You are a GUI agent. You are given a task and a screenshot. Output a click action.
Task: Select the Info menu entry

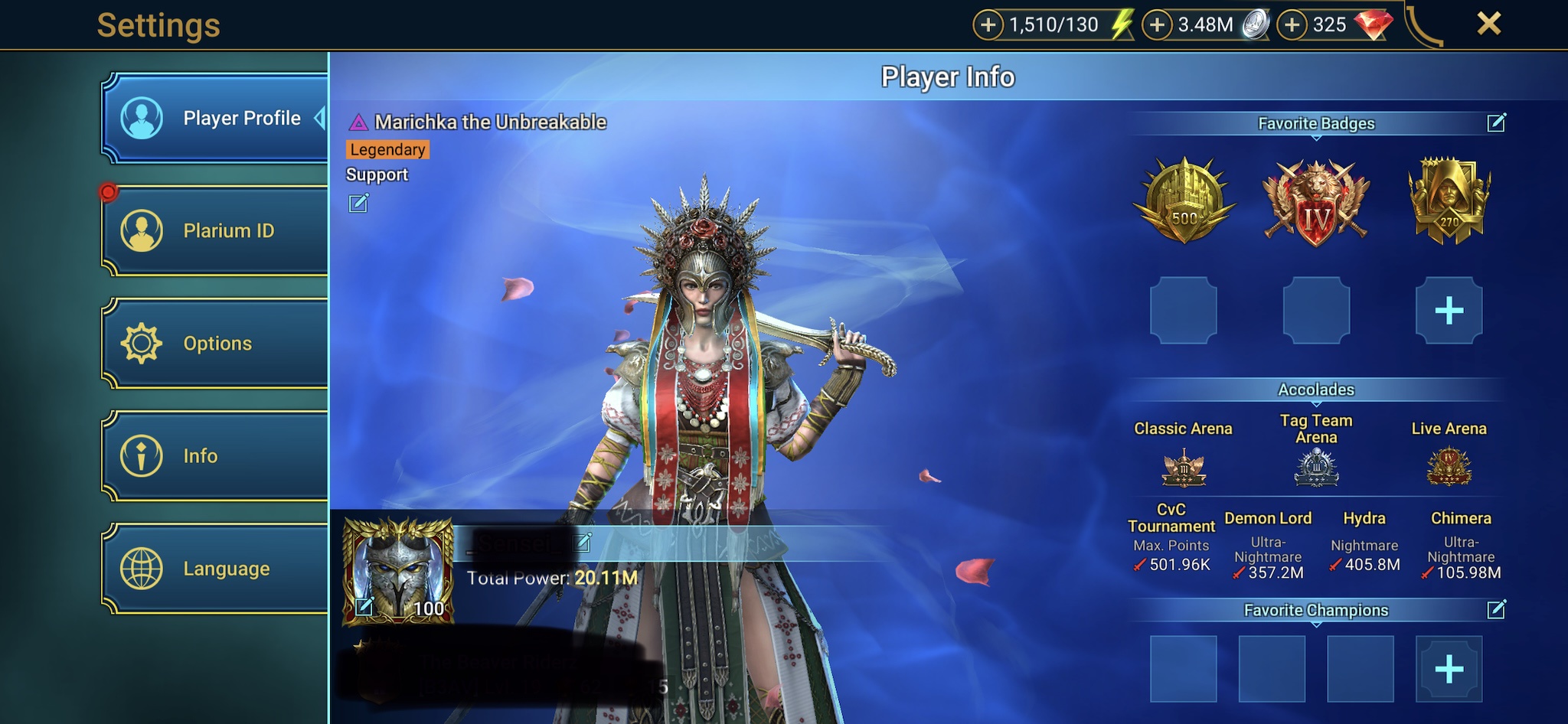(216, 456)
